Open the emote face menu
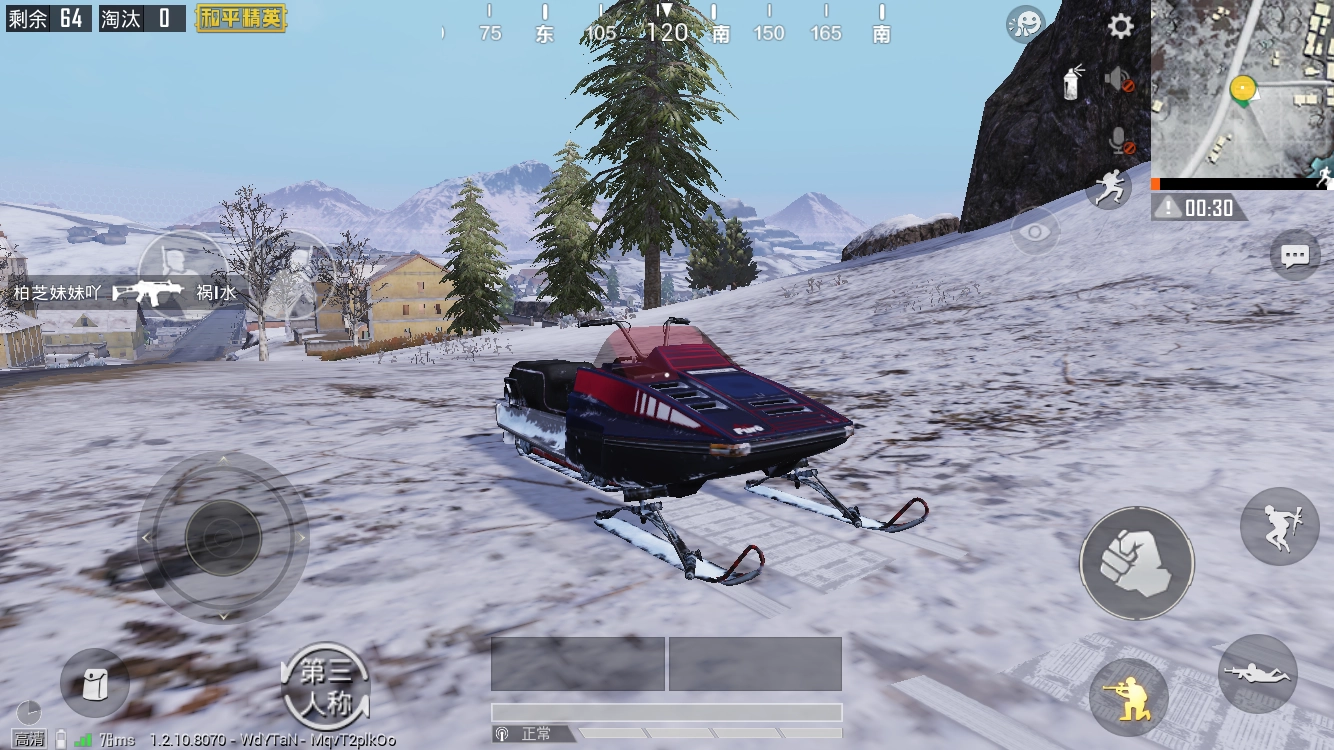 (x=1025, y=24)
